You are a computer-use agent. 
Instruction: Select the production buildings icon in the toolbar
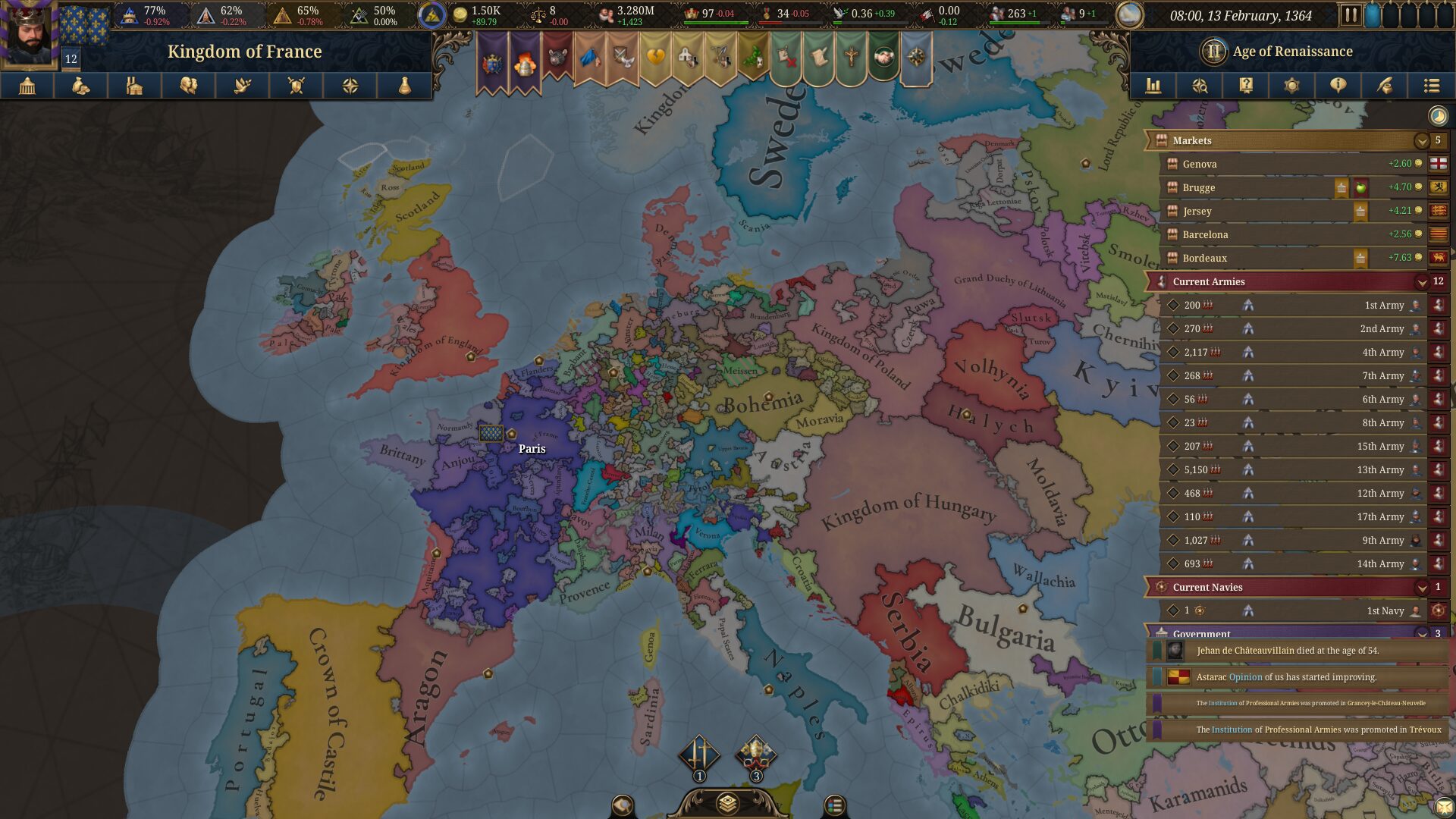tap(135, 86)
